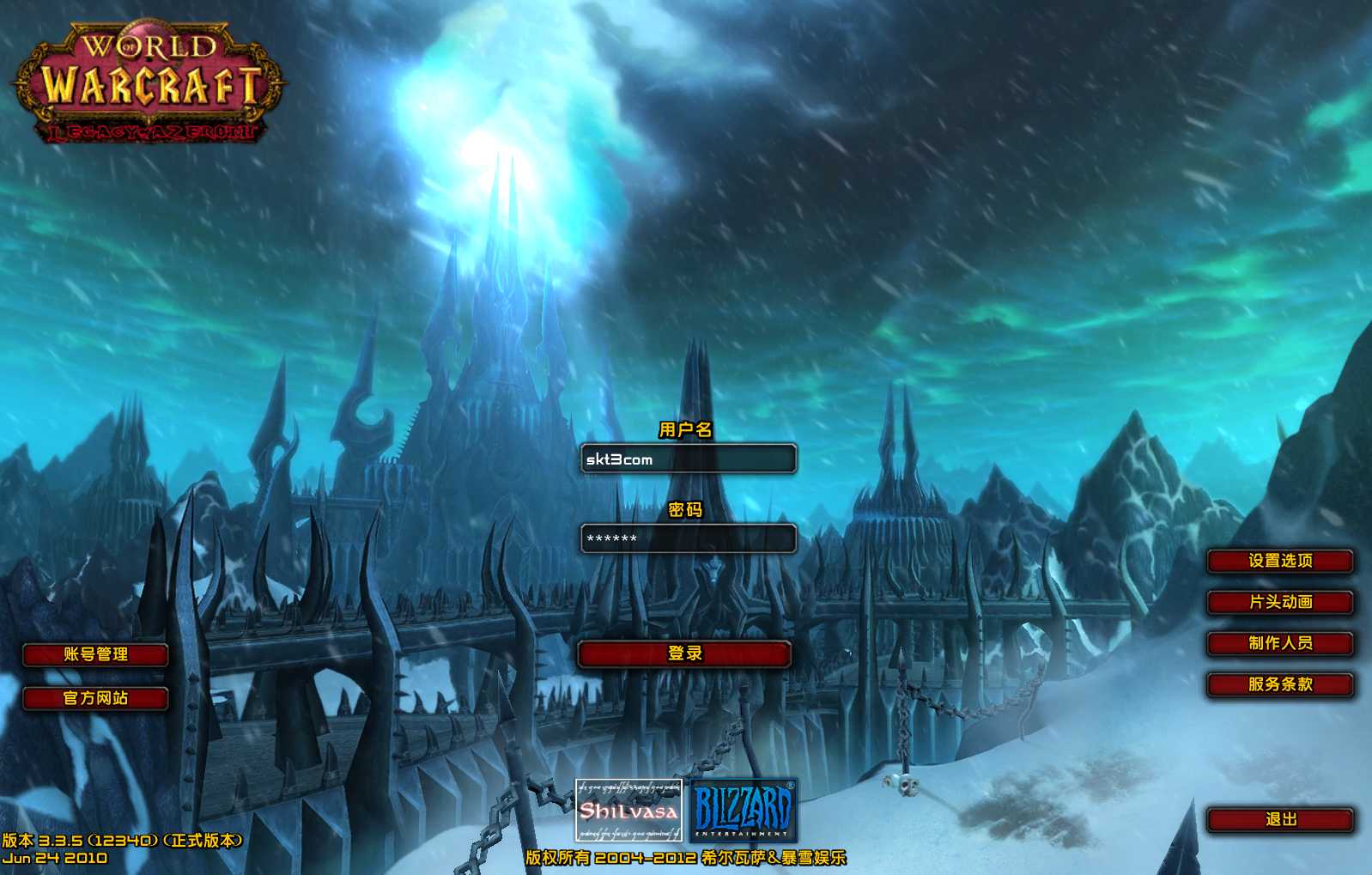Viewport: 1372px width, 875px height.
Task: View the 服务条款 terms of service
Action: pos(1280,684)
